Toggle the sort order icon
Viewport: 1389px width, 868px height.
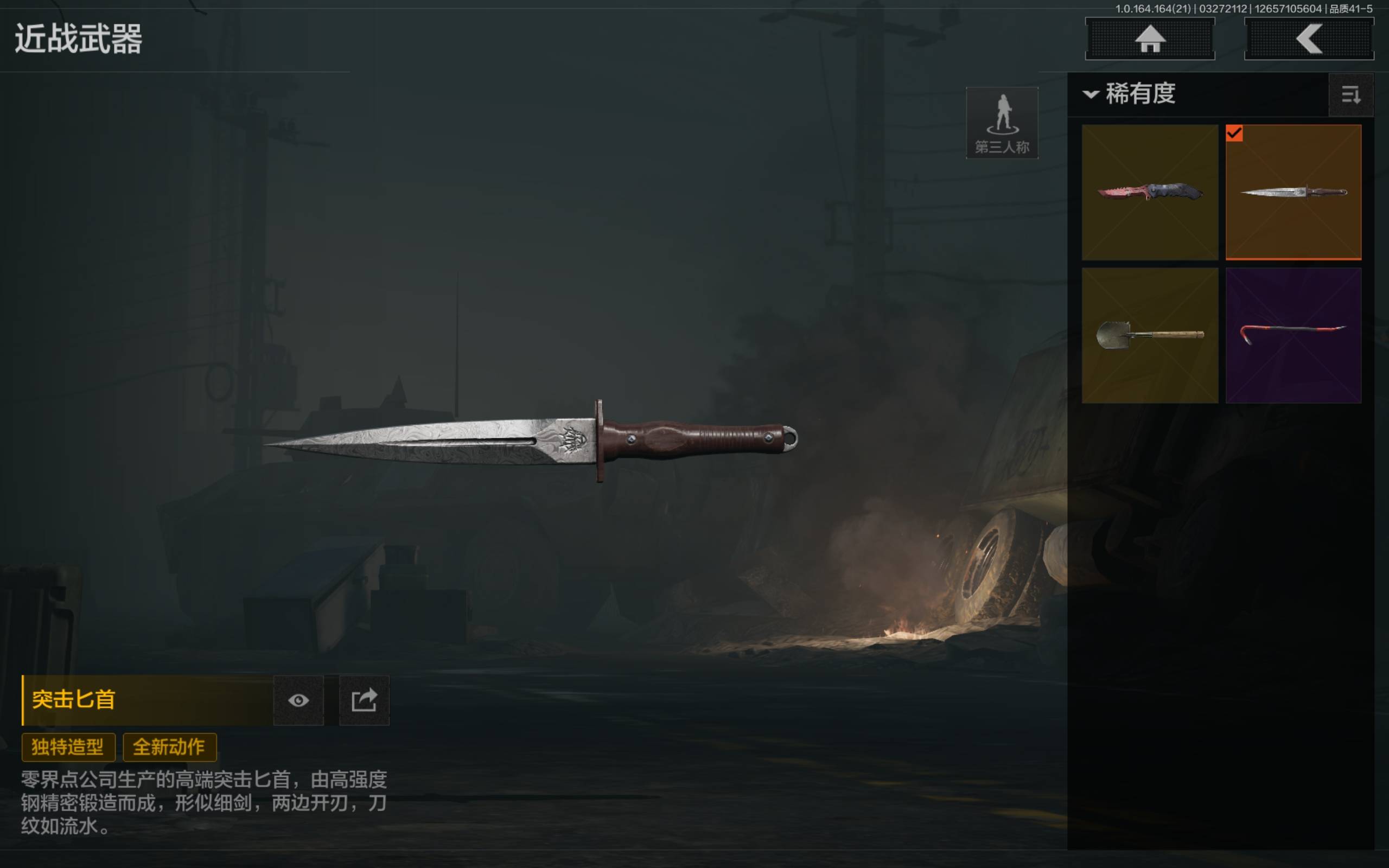click(x=1350, y=95)
